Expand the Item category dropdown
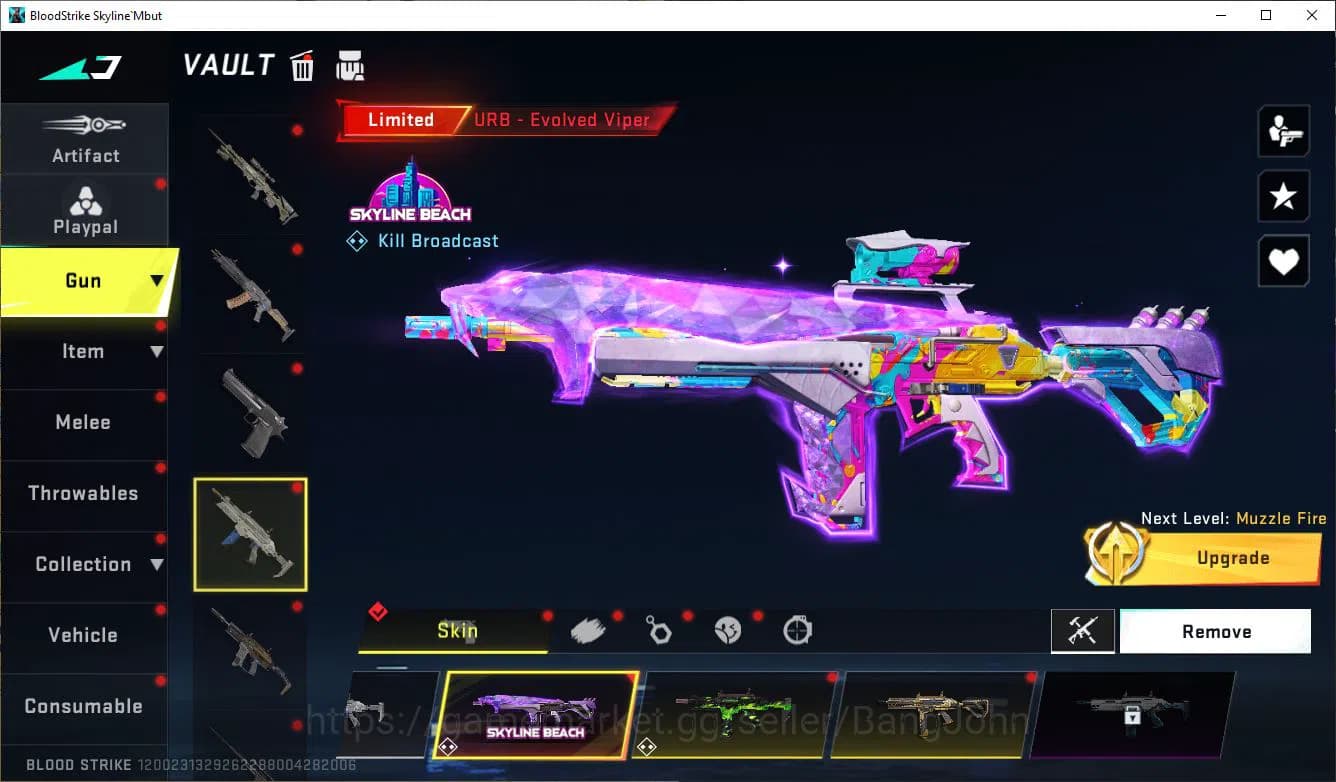The height and width of the screenshot is (782, 1336). pyautogui.click(x=155, y=351)
